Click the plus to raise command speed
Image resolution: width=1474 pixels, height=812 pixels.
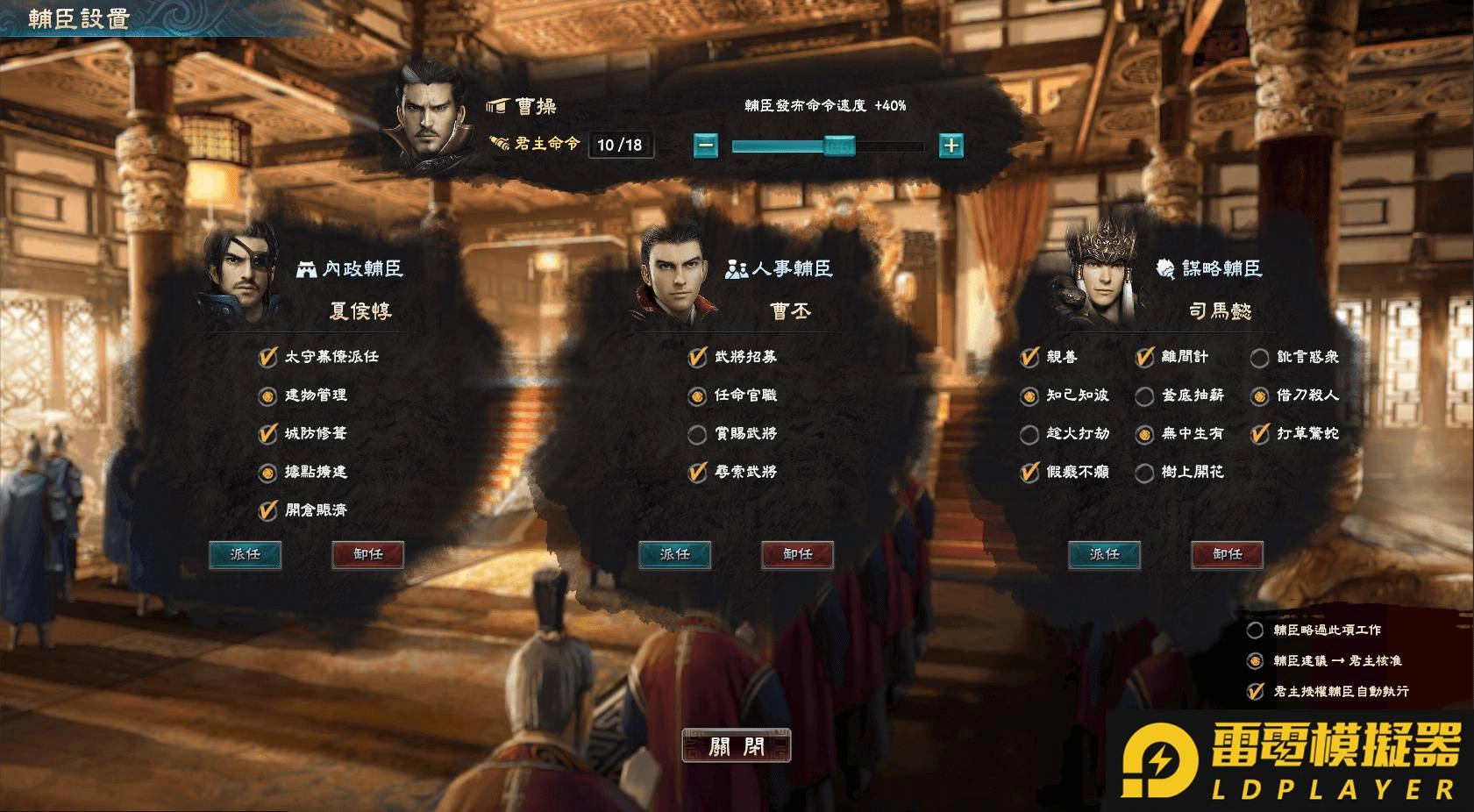951,146
